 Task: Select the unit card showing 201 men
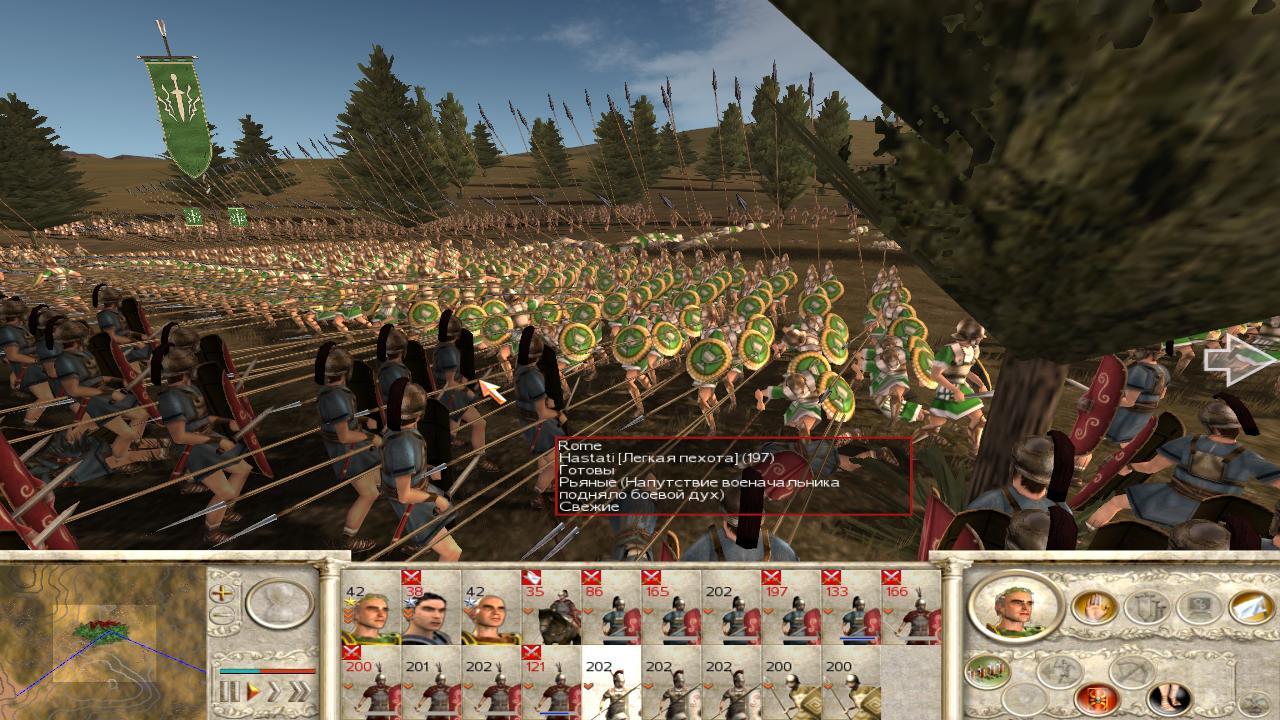(431, 683)
